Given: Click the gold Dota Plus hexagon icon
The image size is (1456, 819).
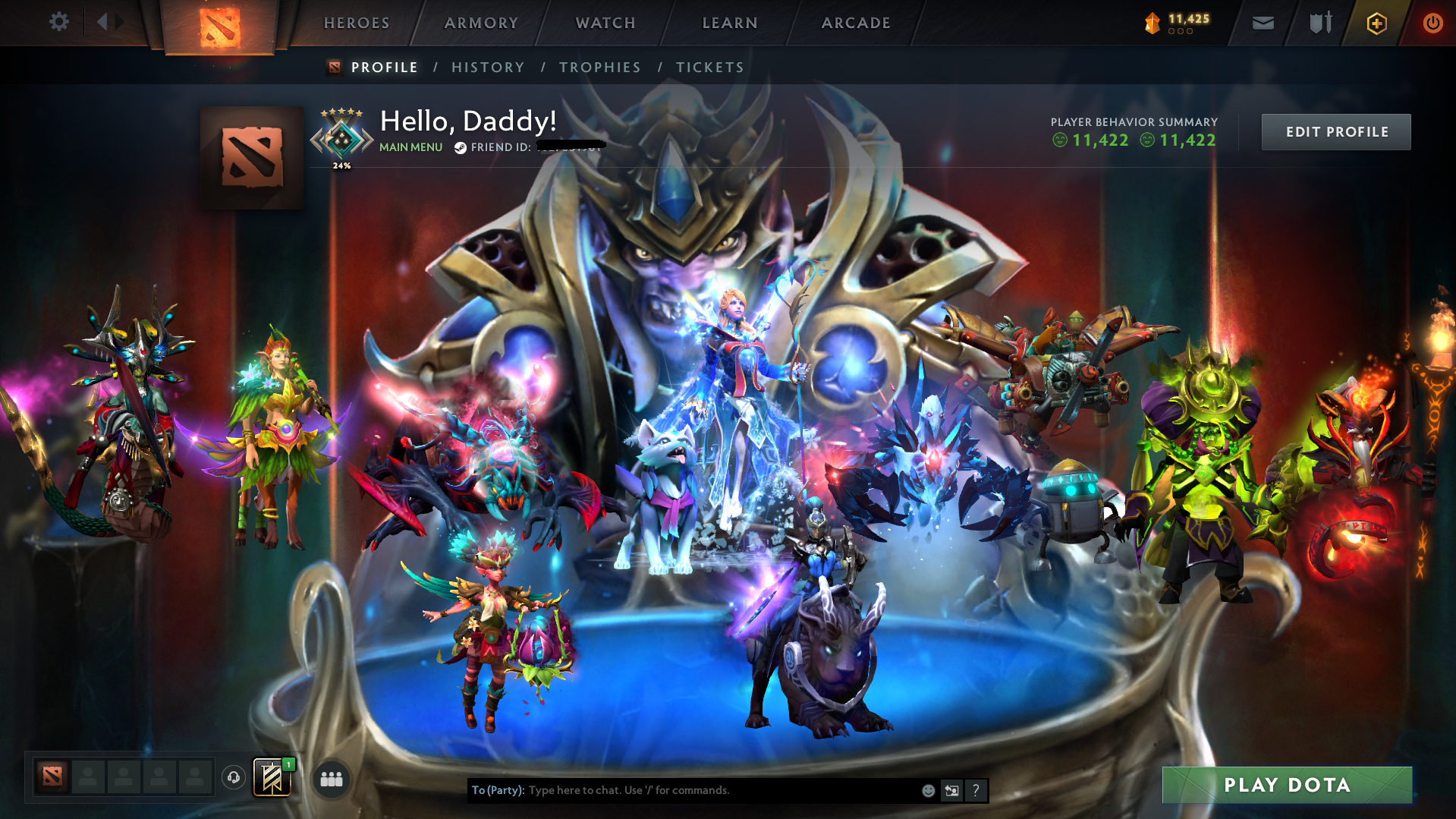Looking at the screenshot, I should pyautogui.click(x=1376, y=23).
